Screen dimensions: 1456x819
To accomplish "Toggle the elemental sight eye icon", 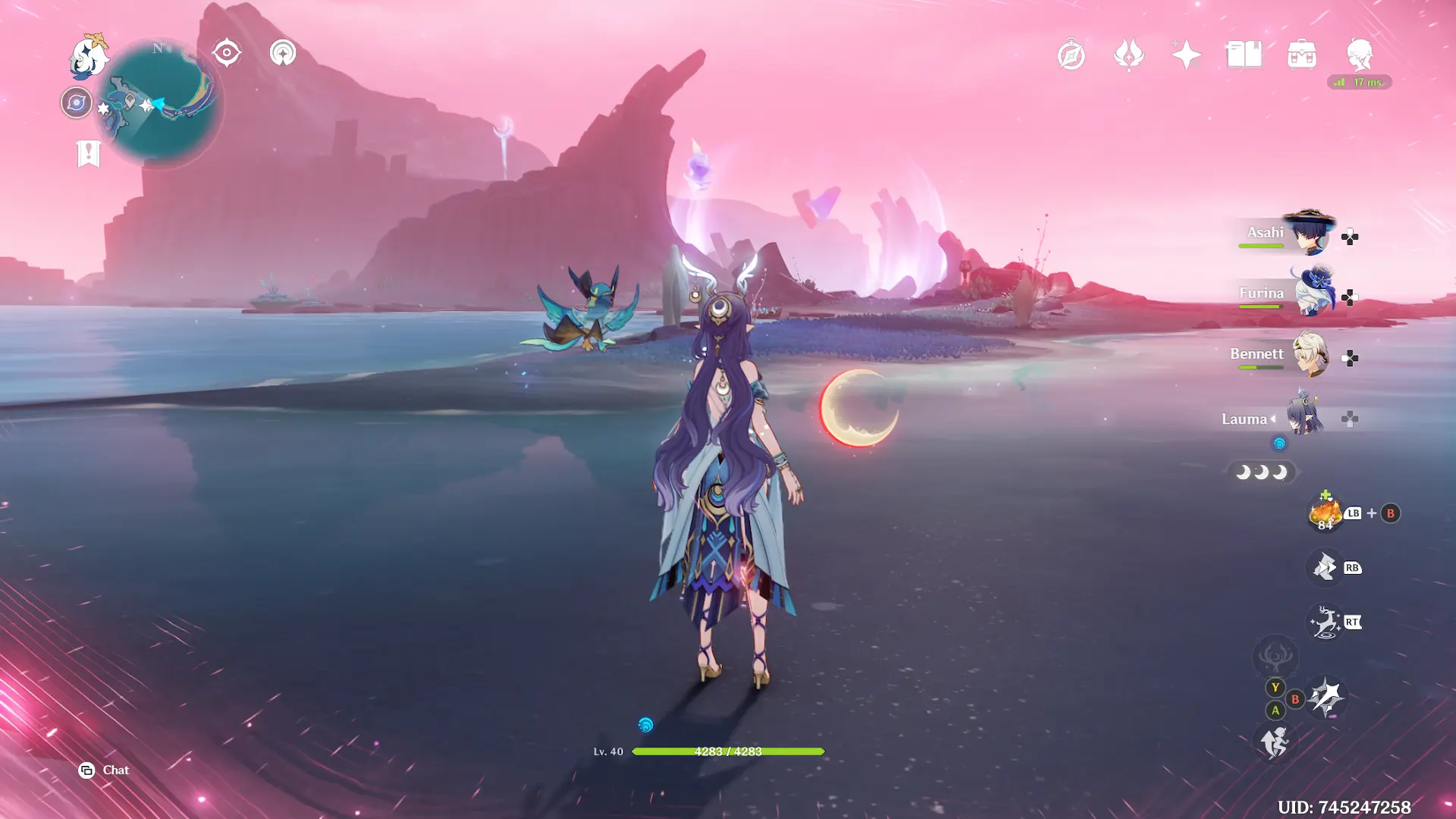I will pyautogui.click(x=227, y=53).
